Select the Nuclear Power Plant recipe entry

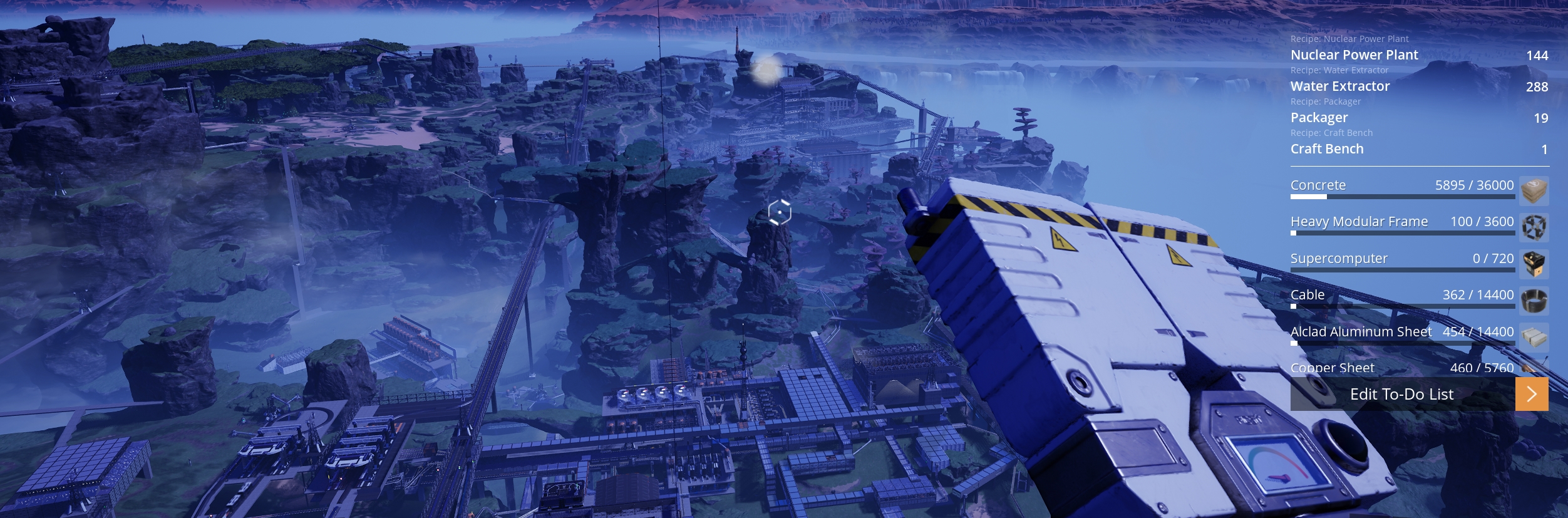pos(1354,55)
